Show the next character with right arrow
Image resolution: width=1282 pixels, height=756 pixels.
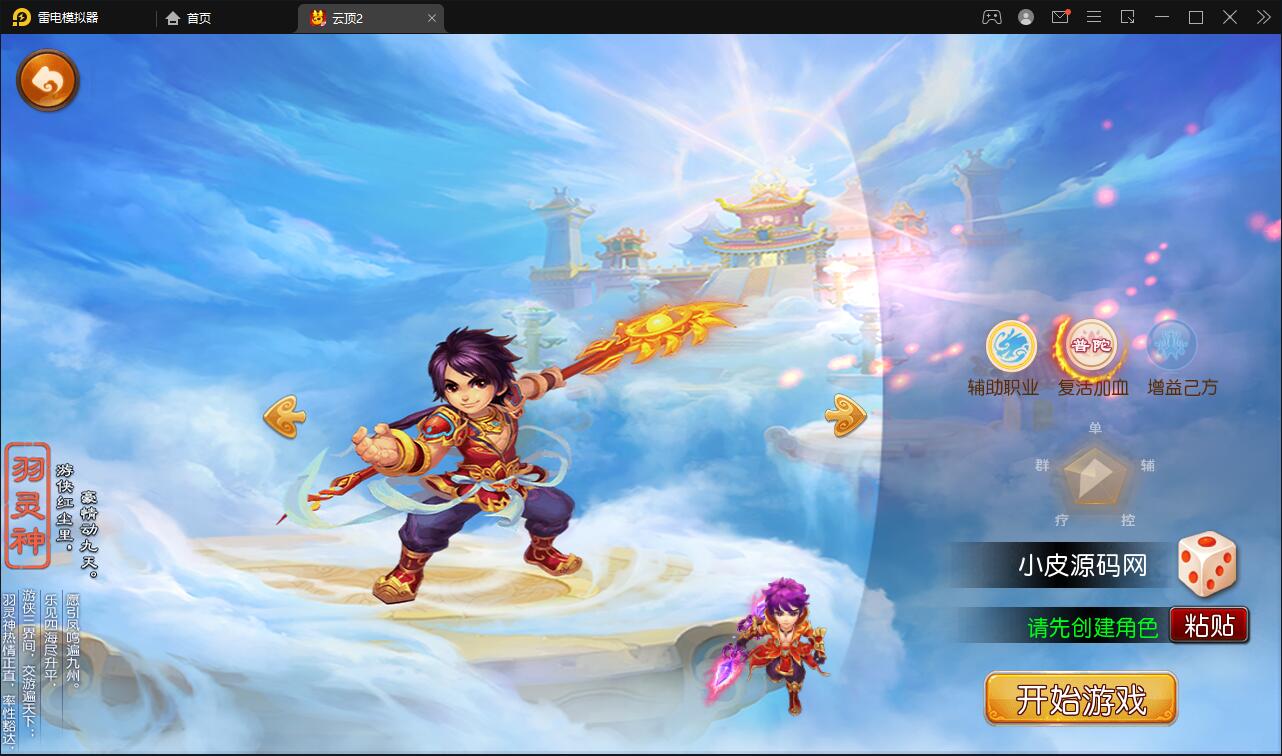pos(846,415)
